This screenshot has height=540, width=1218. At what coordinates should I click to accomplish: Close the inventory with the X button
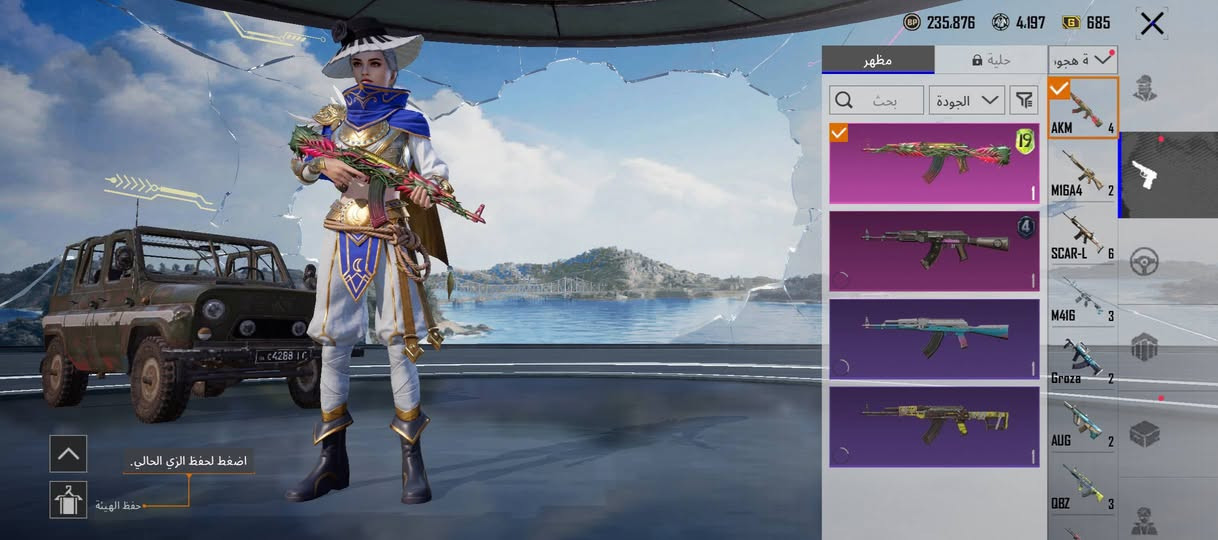tap(1152, 23)
